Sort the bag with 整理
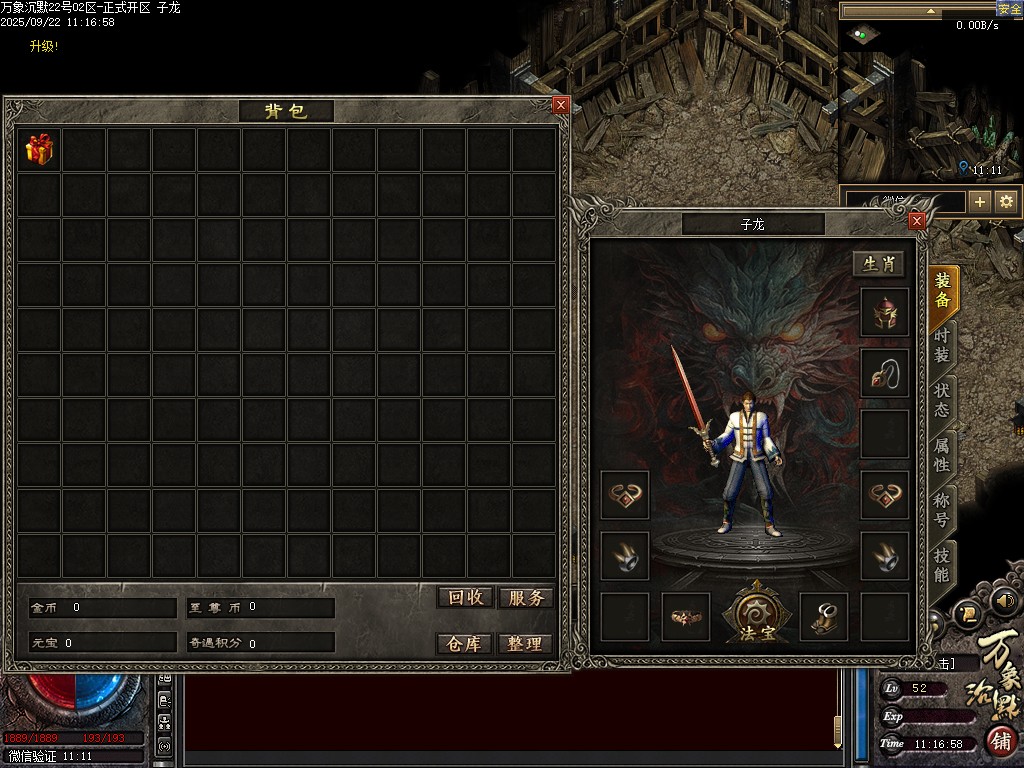Viewport: 1024px width, 768px height. click(525, 644)
